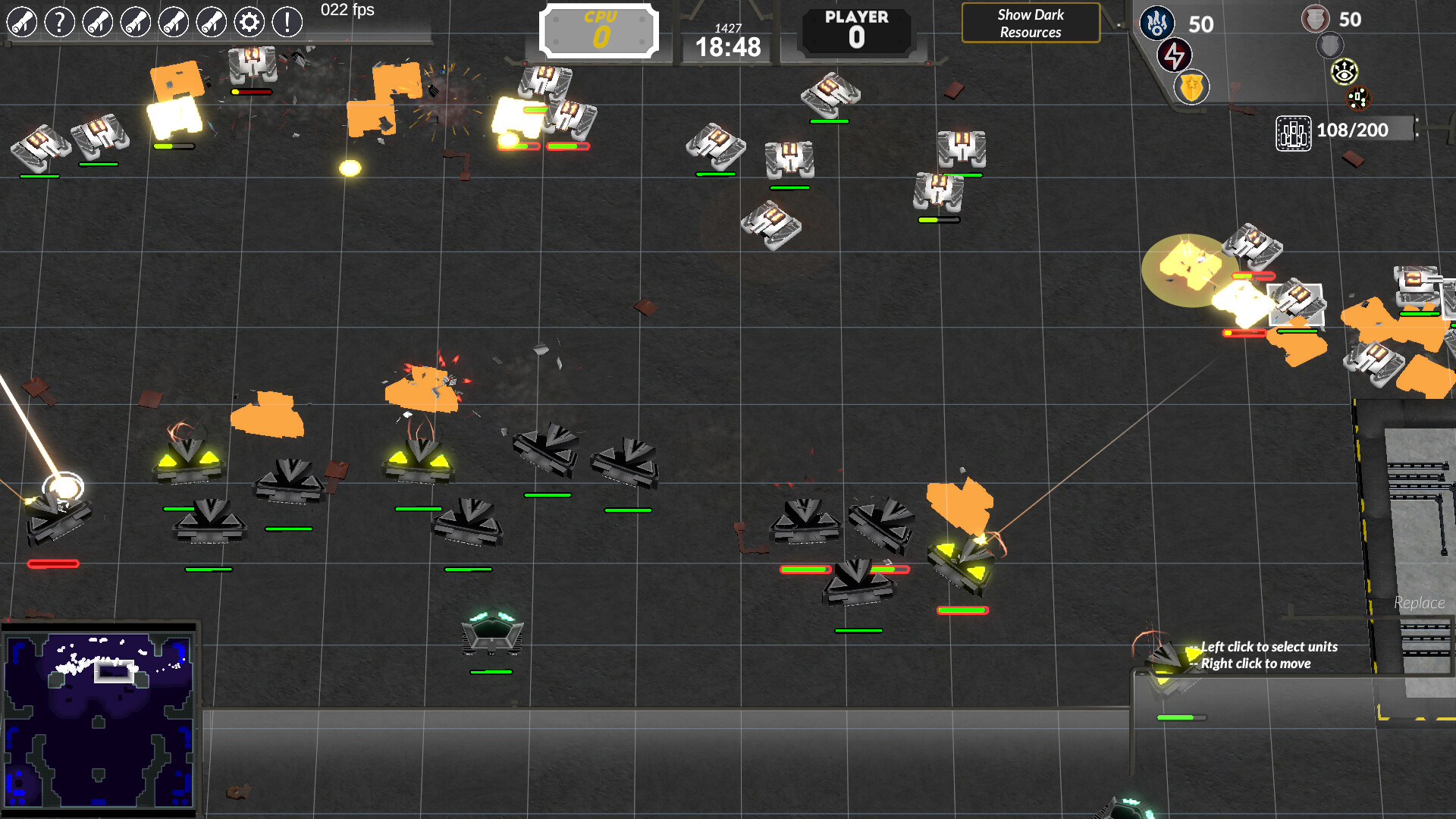Click the CPU score plate
Image resolution: width=1456 pixels, height=819 pixels.
(598, 29)
